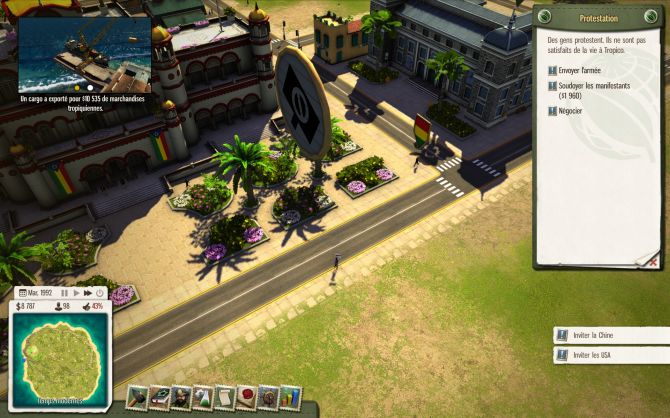The height and width of the screenshot is (418, 670).
Task: Pick the 'Négocier' protest response
Action: coord(570,110)
